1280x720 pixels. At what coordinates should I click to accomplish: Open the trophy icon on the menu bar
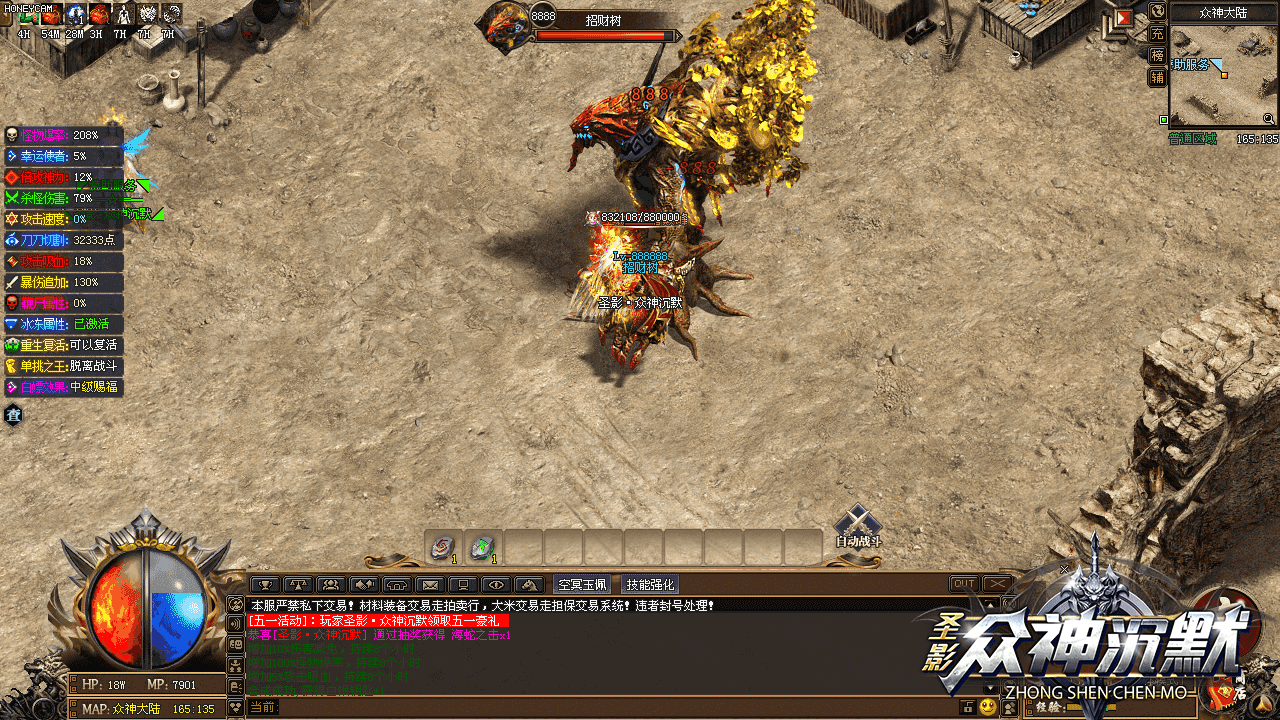pyautogui.click(x=265, y=584)
